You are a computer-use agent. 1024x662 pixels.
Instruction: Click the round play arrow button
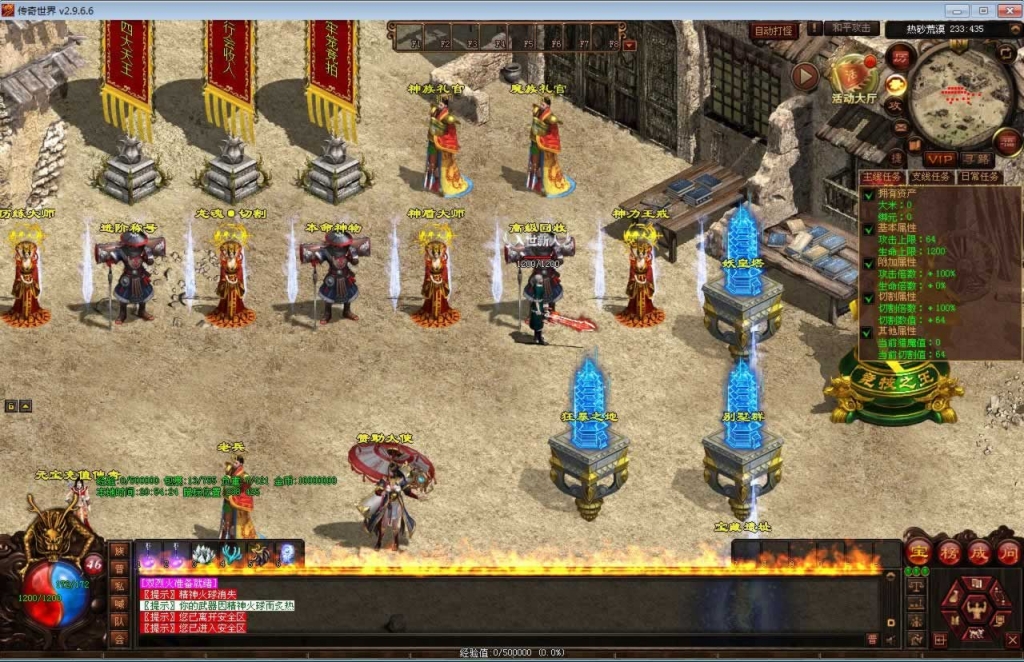point(805,75)
